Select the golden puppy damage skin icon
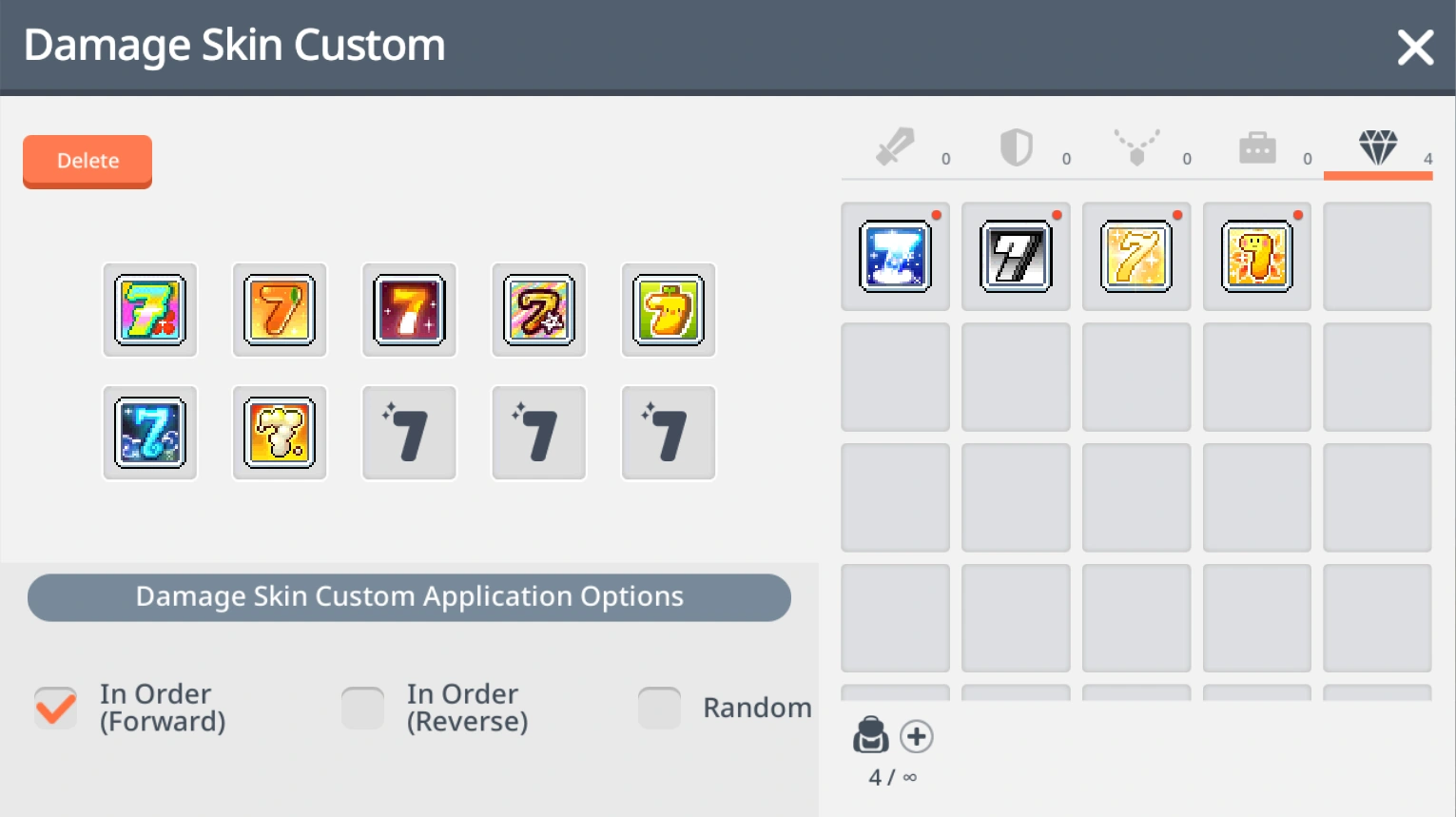This screenshot has width=1456, height=817. pos(279,433)
